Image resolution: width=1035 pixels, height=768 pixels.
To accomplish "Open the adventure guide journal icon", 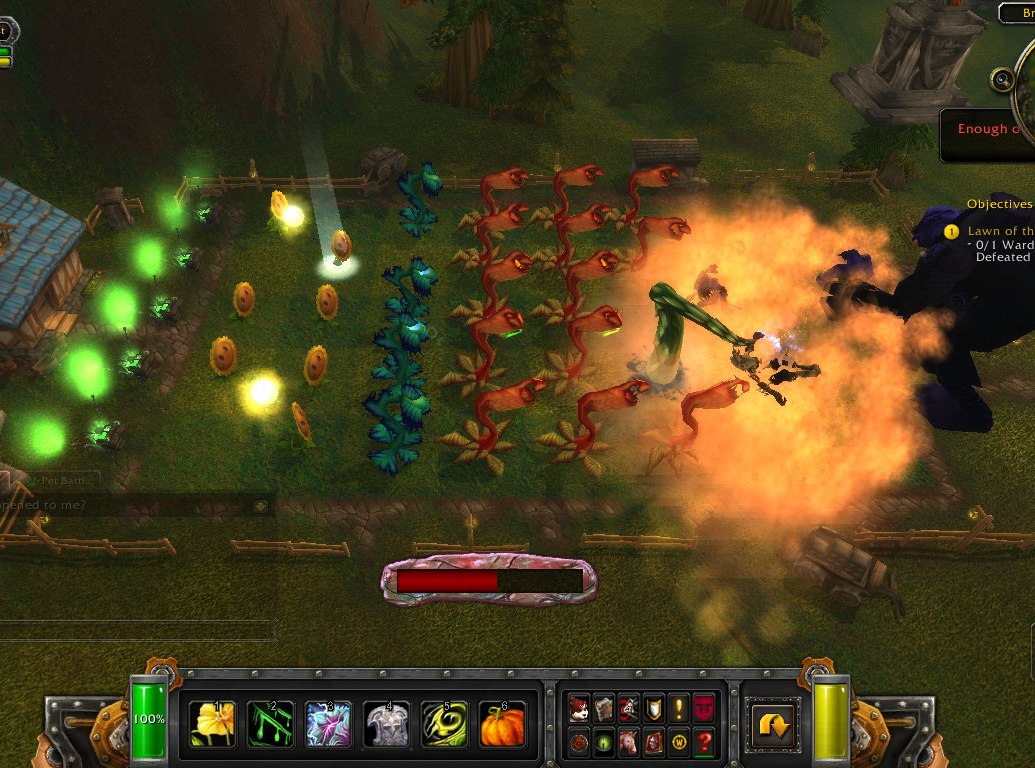I will (654, 743).
